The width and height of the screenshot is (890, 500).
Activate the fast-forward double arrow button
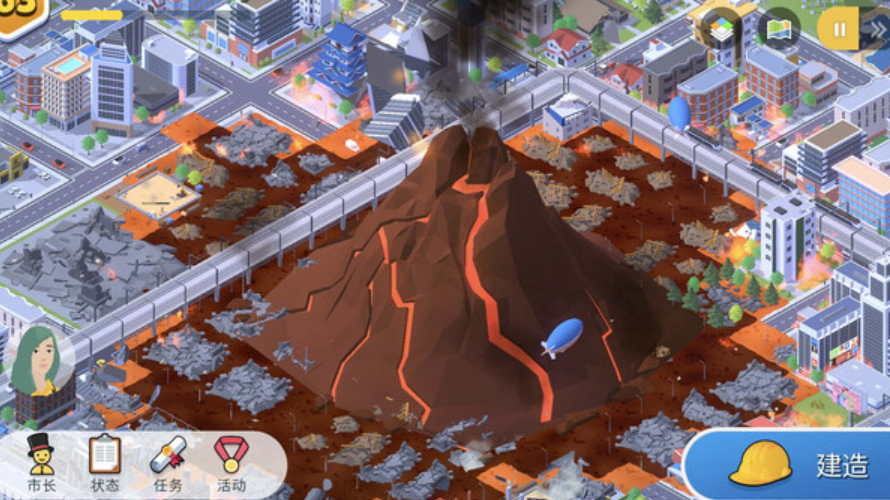pos(876,28)
